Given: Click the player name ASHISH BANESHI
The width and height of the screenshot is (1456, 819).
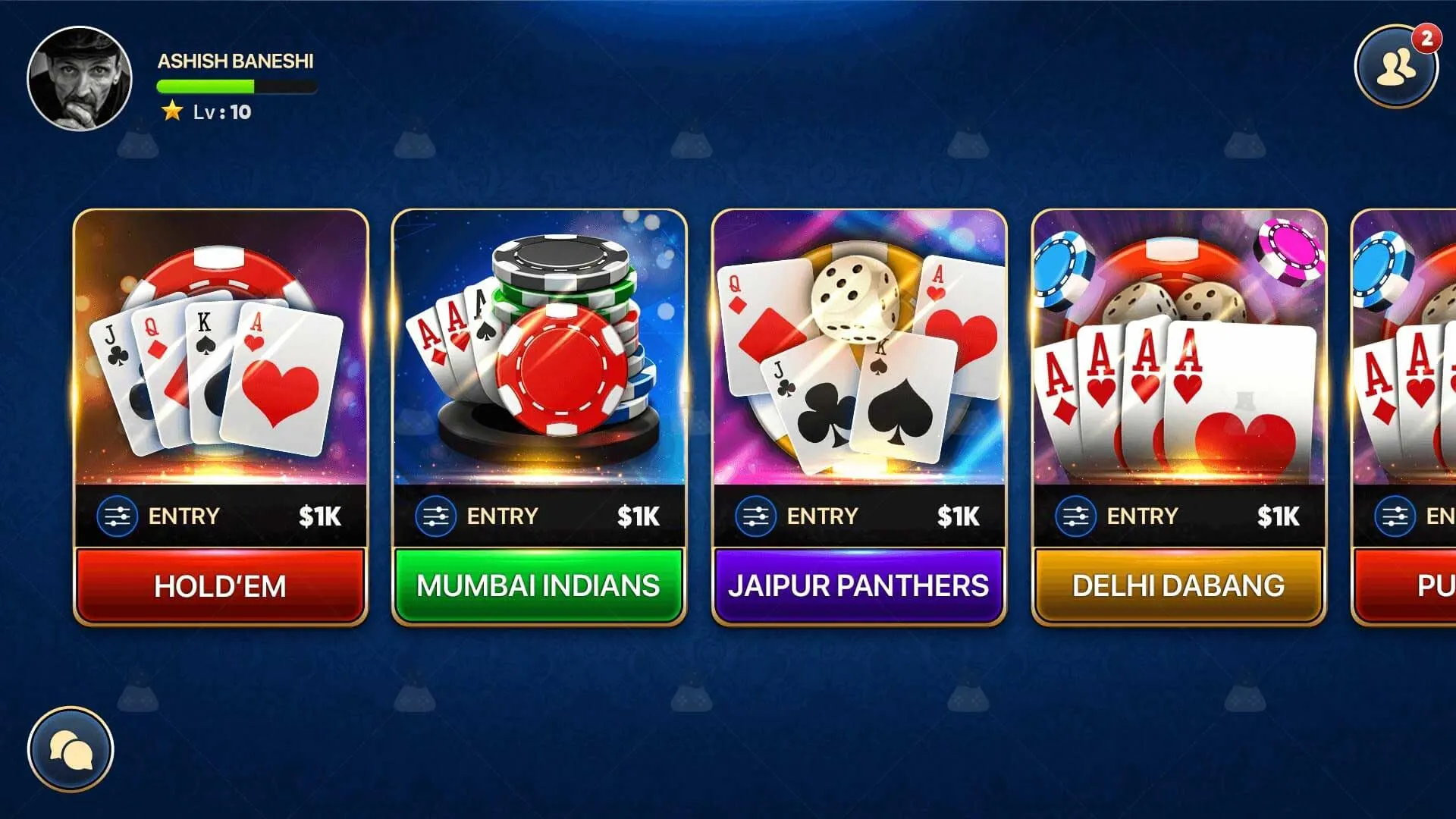Looking at the screenshot, I should (235, 62).
